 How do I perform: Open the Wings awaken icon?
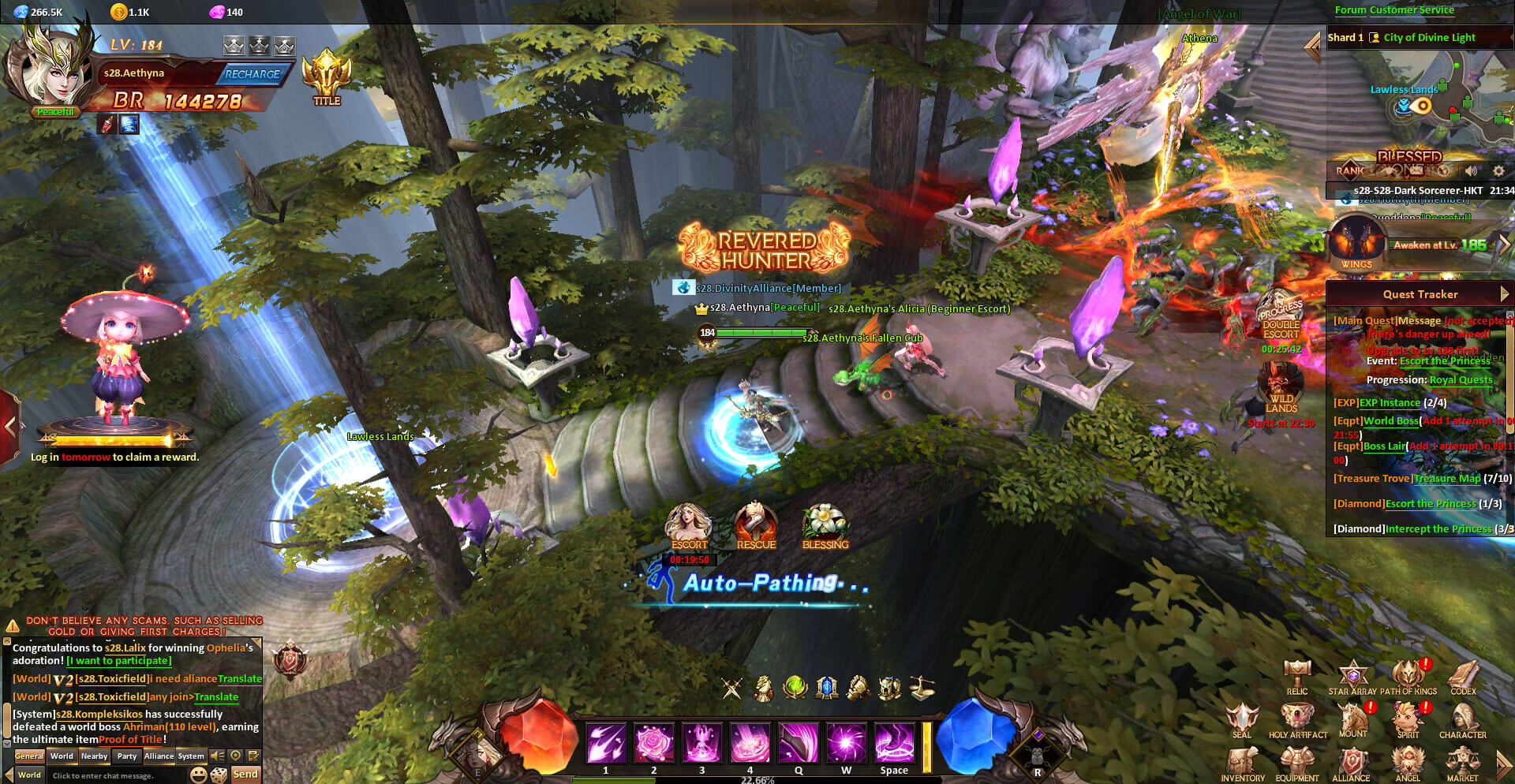point(1356,242)
